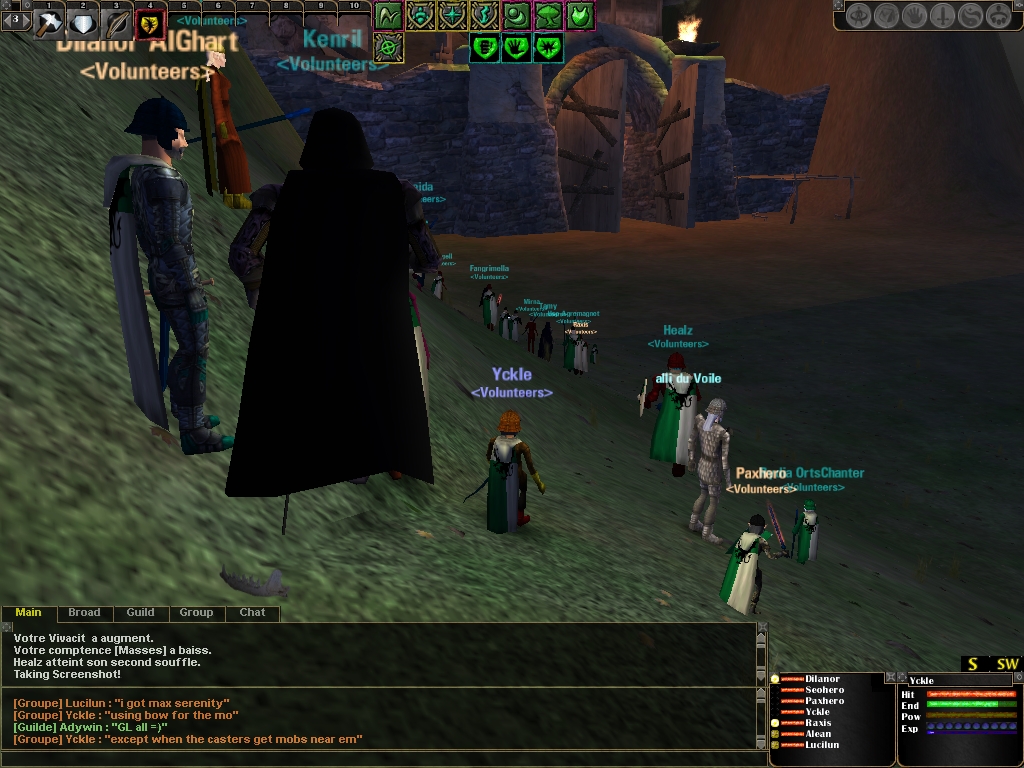Choose Lucilun in the group list
This screenshot has height=768, width=1024.
point(822,745)
